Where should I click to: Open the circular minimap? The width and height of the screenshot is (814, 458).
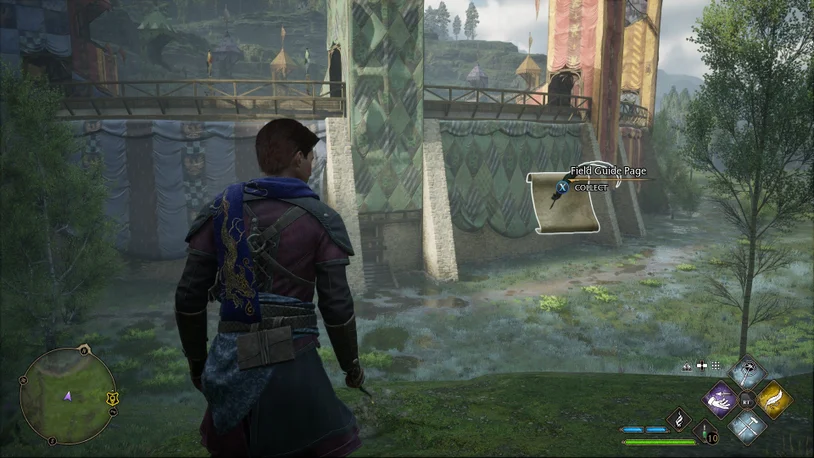(x=68, y=396)
